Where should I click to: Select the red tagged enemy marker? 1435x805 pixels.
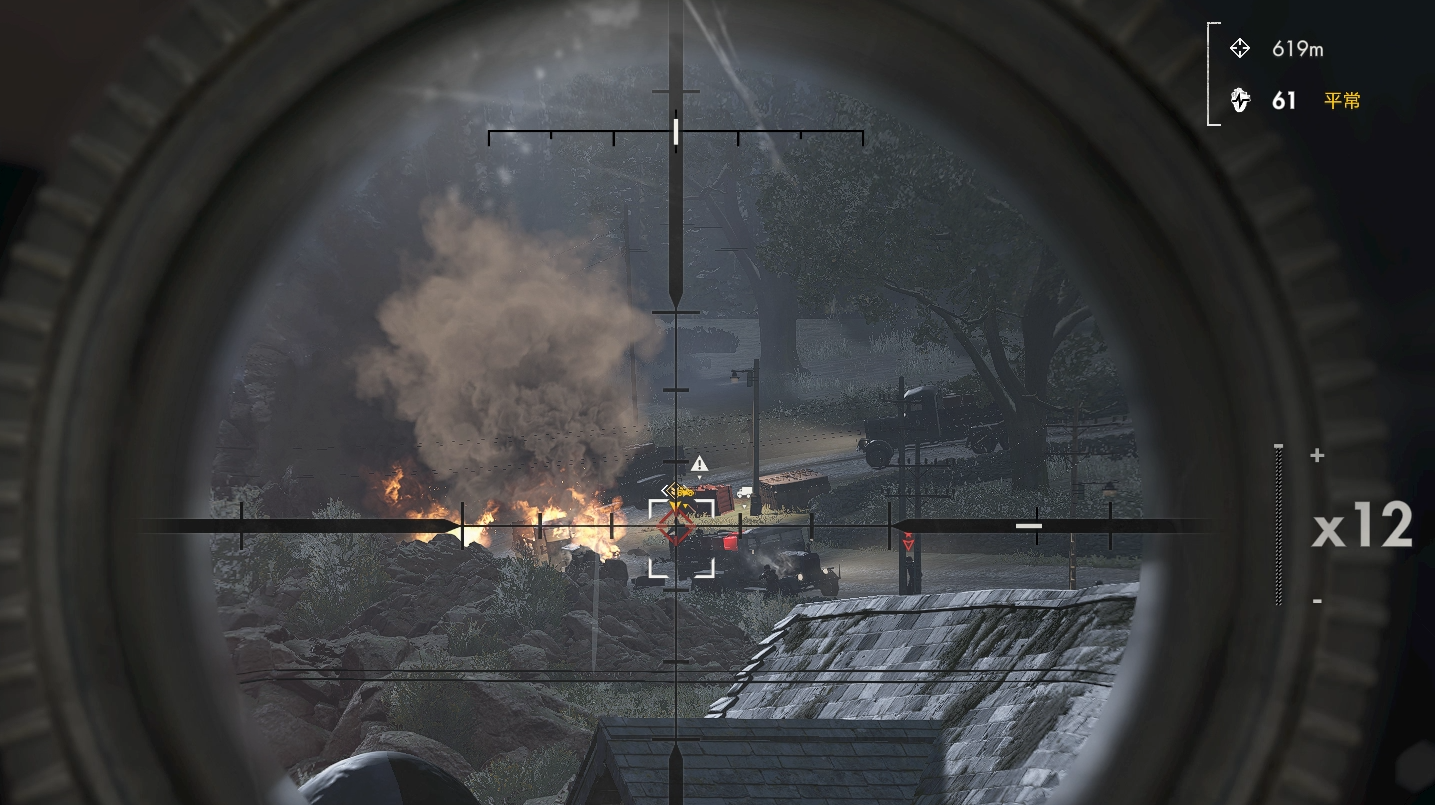pyautogui.click(x=908, y=543)
